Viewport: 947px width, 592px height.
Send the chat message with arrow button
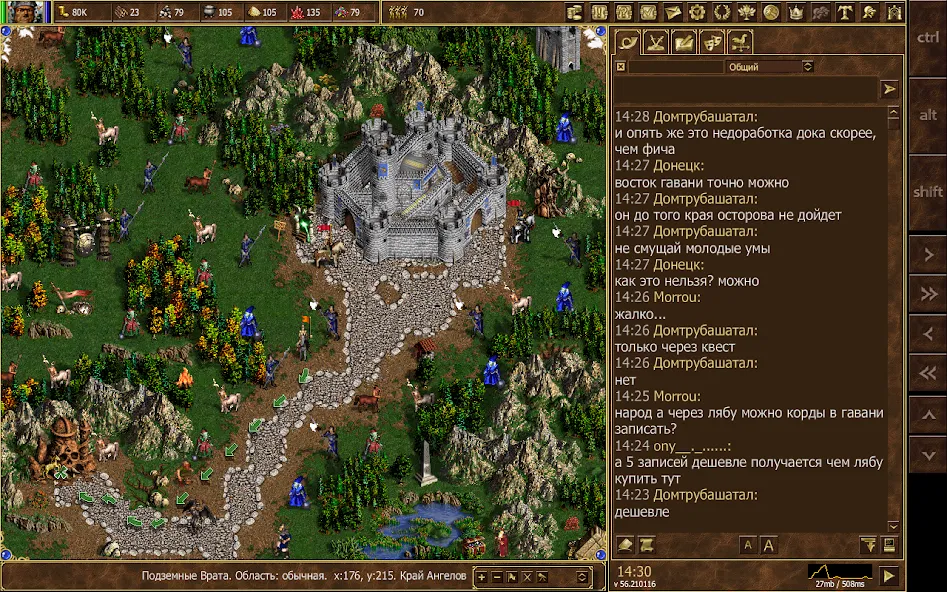[889, 89]
